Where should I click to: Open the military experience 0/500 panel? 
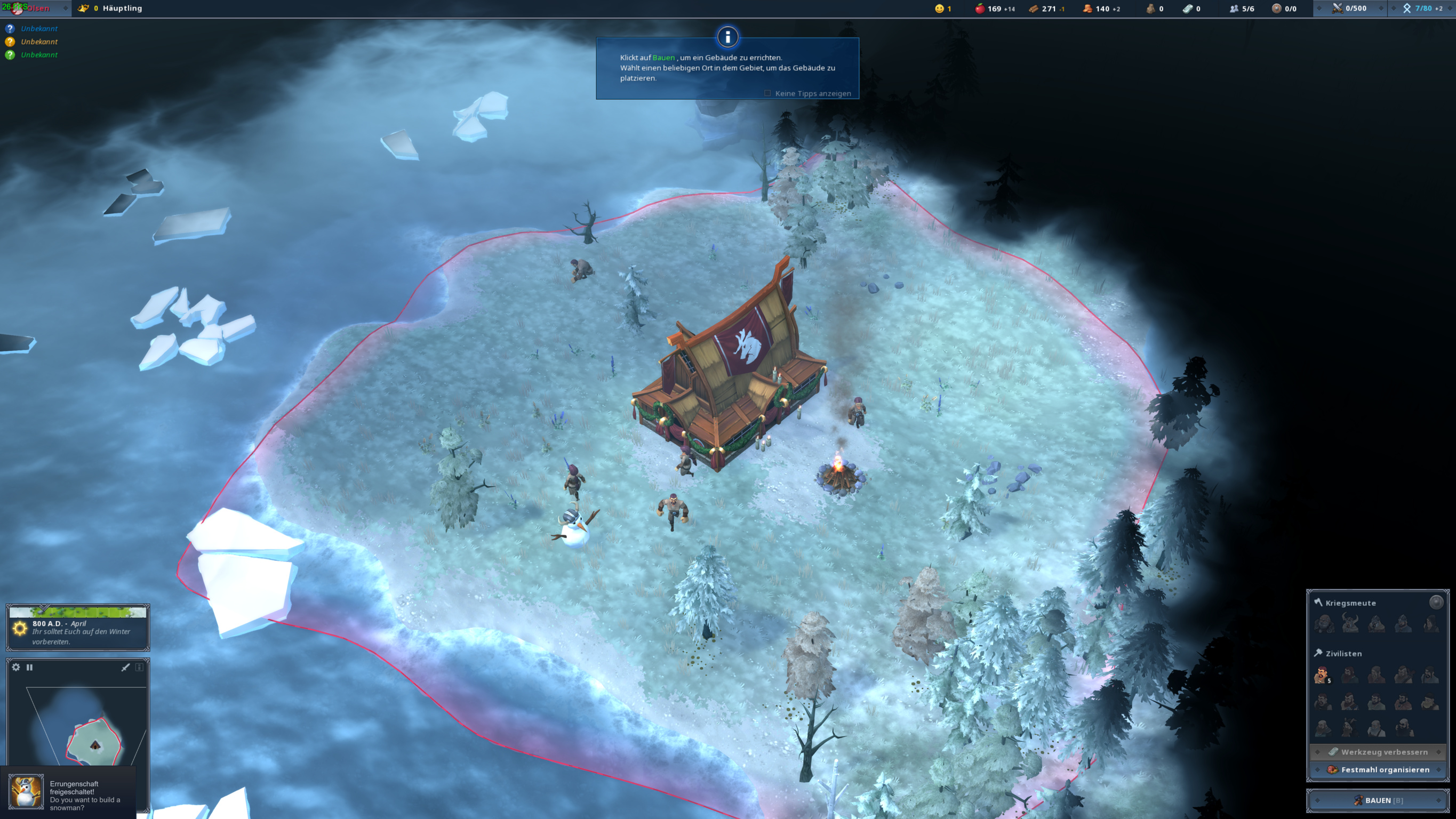[x=1350, y=9]
